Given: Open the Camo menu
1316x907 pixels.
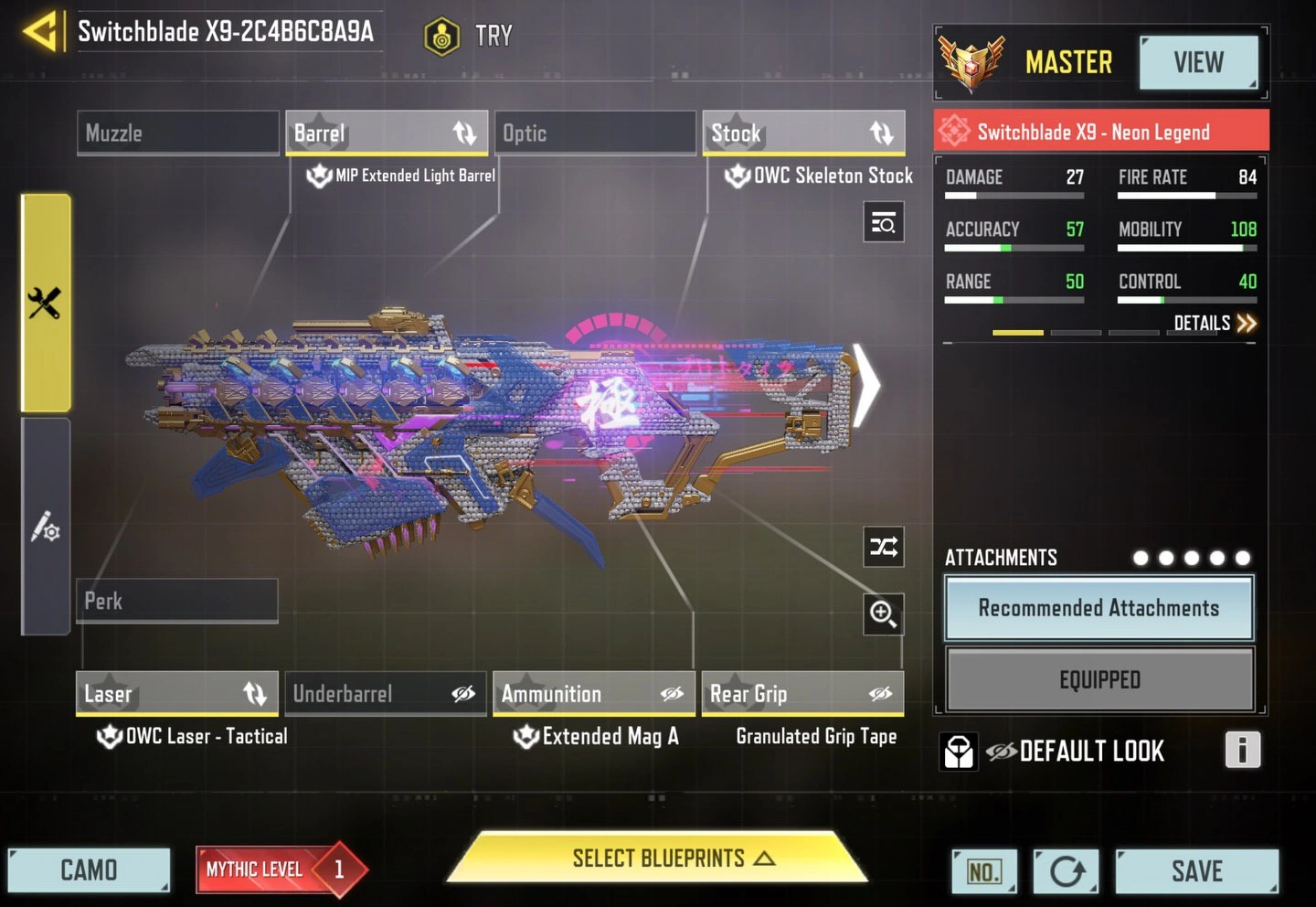Looking at the screenshot, I should coord(89,870).
